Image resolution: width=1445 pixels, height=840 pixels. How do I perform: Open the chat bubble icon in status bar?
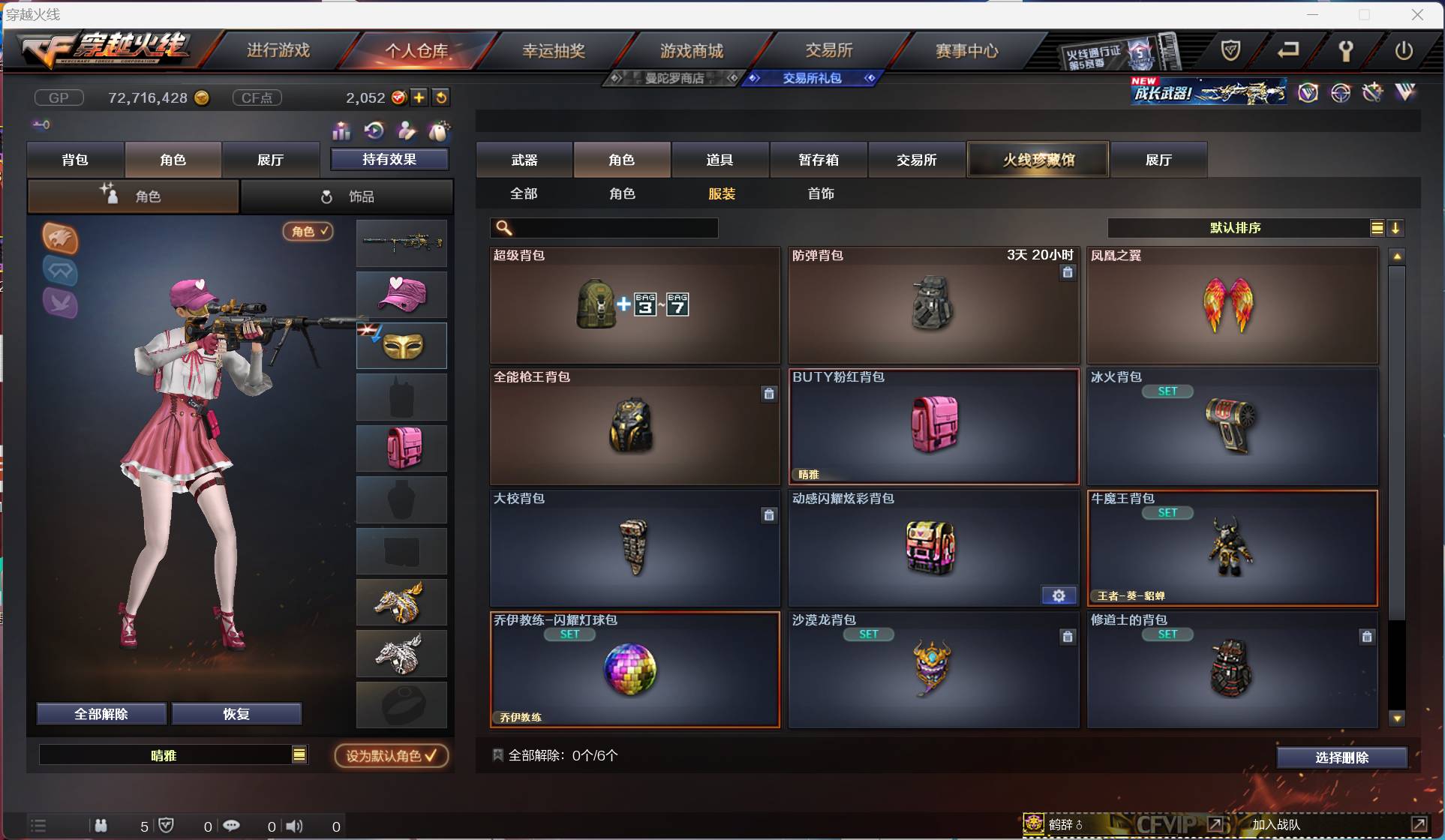pos(232,826)
